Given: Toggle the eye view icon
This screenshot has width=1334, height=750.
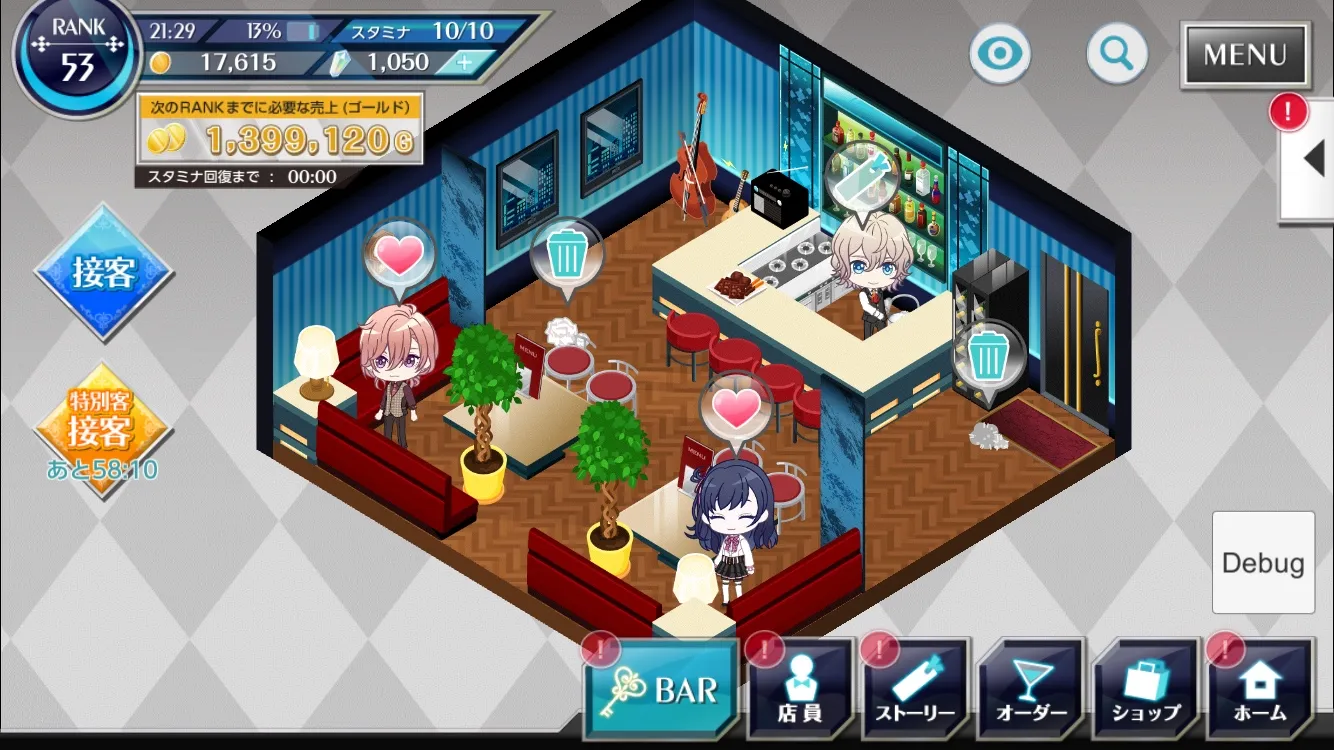Looking at the screenshot, I should [x=999, y=53].
